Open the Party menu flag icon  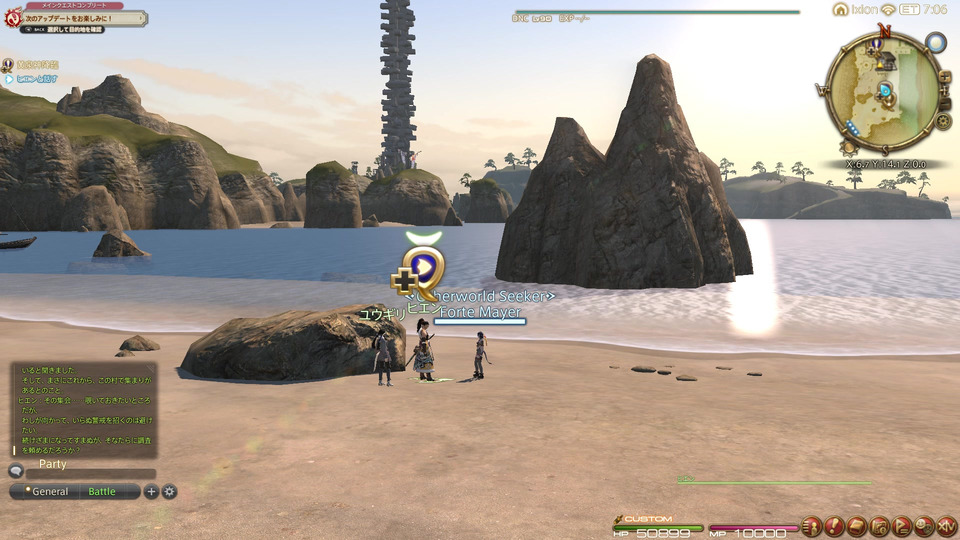(902, 526)
